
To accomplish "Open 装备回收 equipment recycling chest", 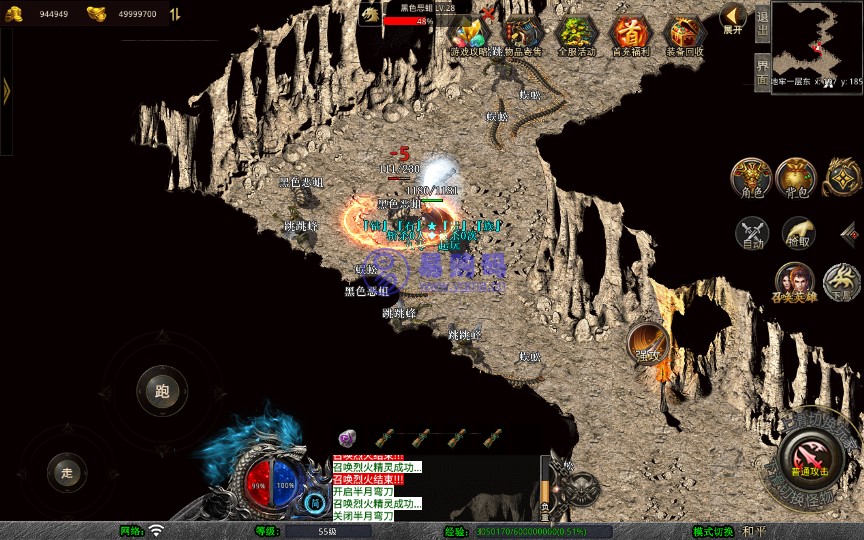I will pos(684,34).
